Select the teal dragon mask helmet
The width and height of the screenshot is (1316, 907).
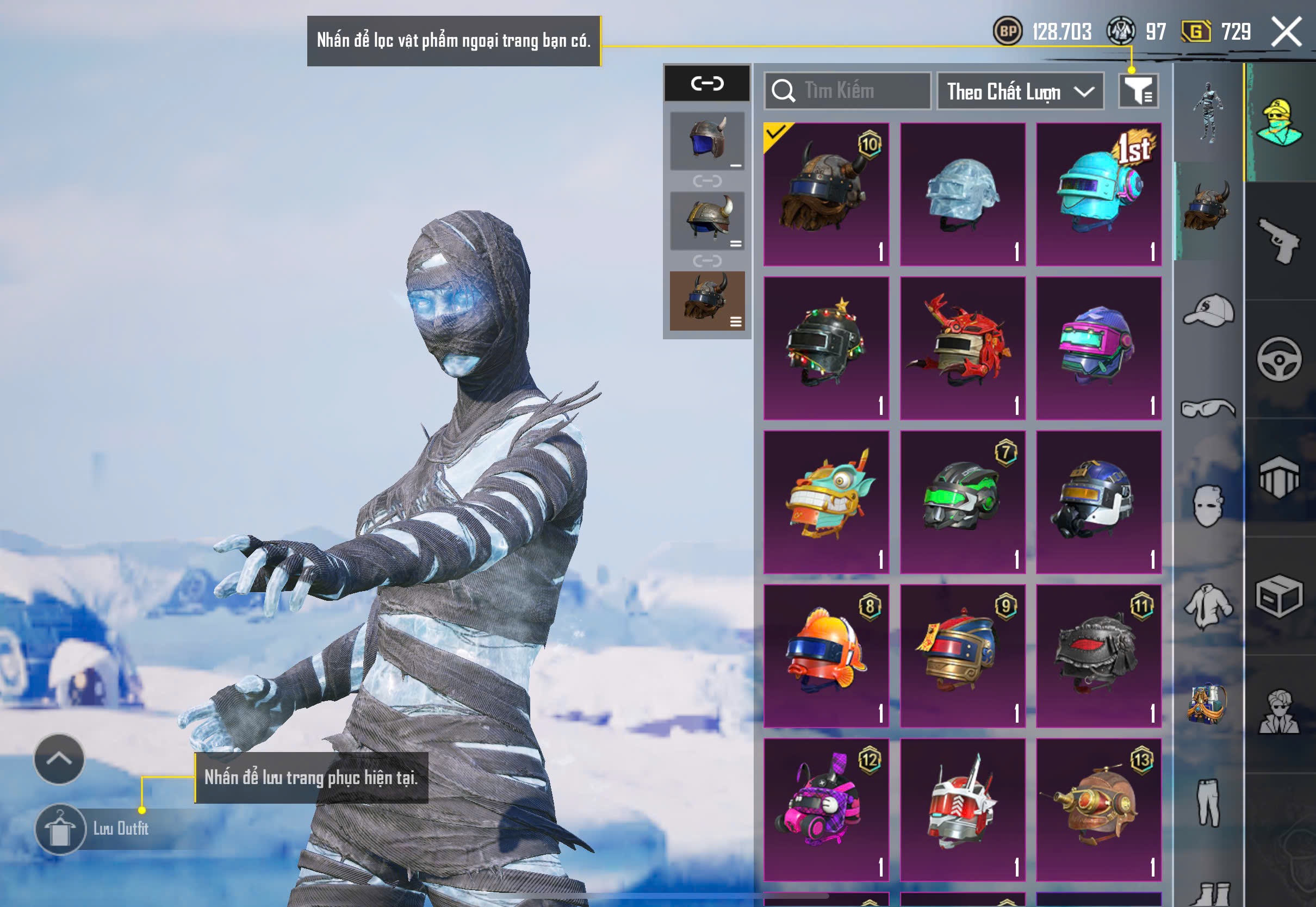[x=826, y=502]
